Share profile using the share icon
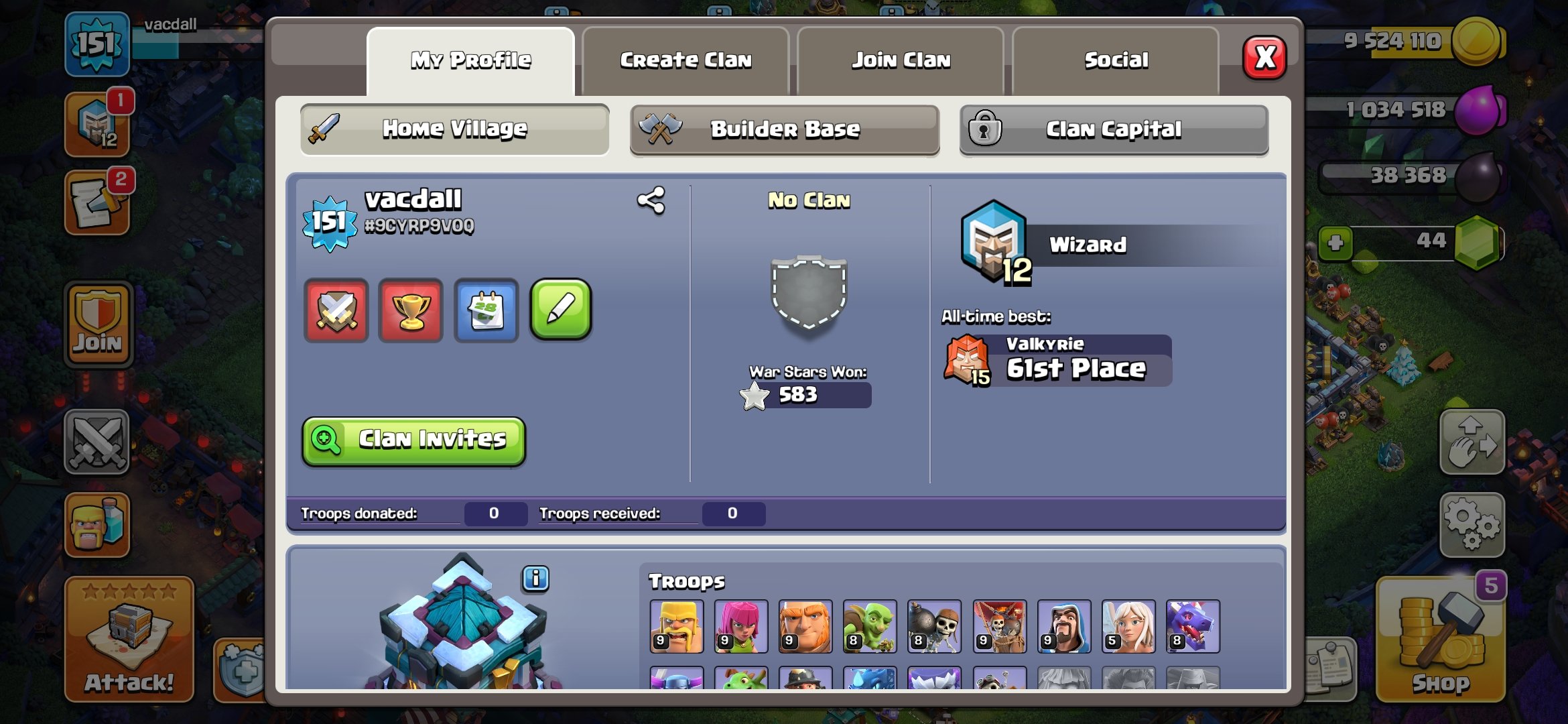The height and width of the screenshot is (724, 1568). pos(651,199)
